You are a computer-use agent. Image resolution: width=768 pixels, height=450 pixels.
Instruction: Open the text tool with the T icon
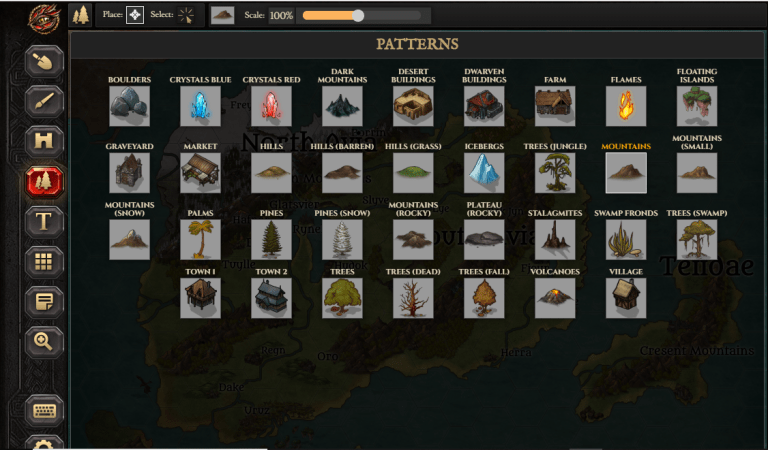pos(44,221)
